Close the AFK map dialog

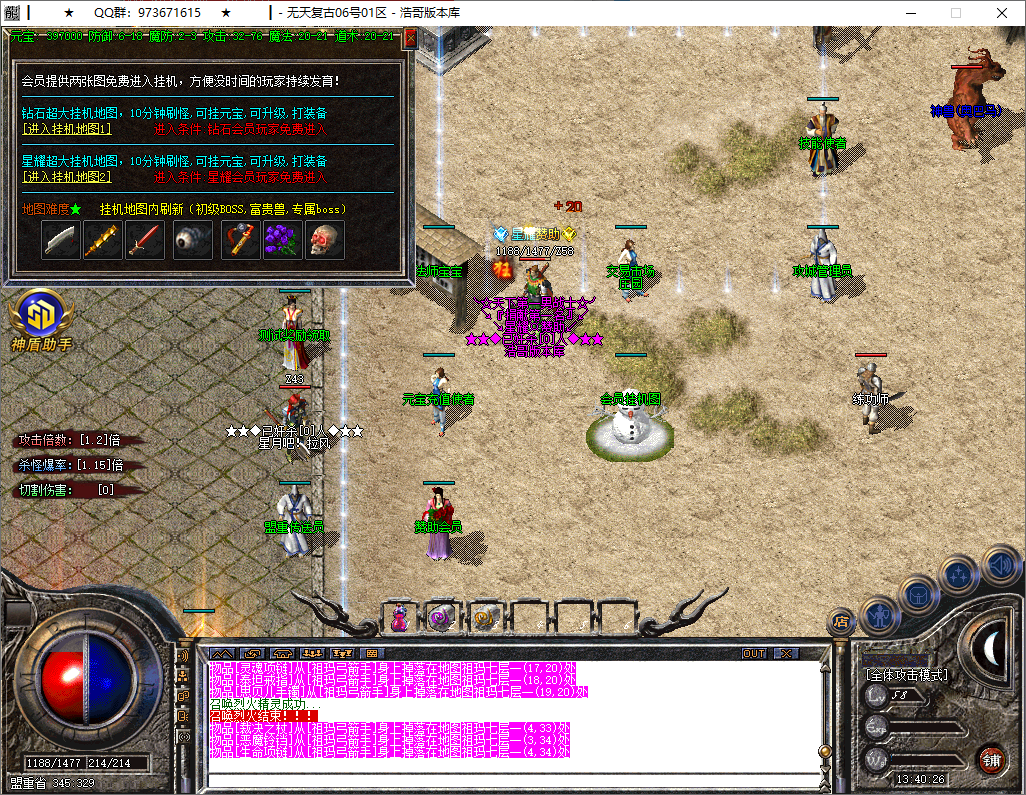tap(410, 38)
